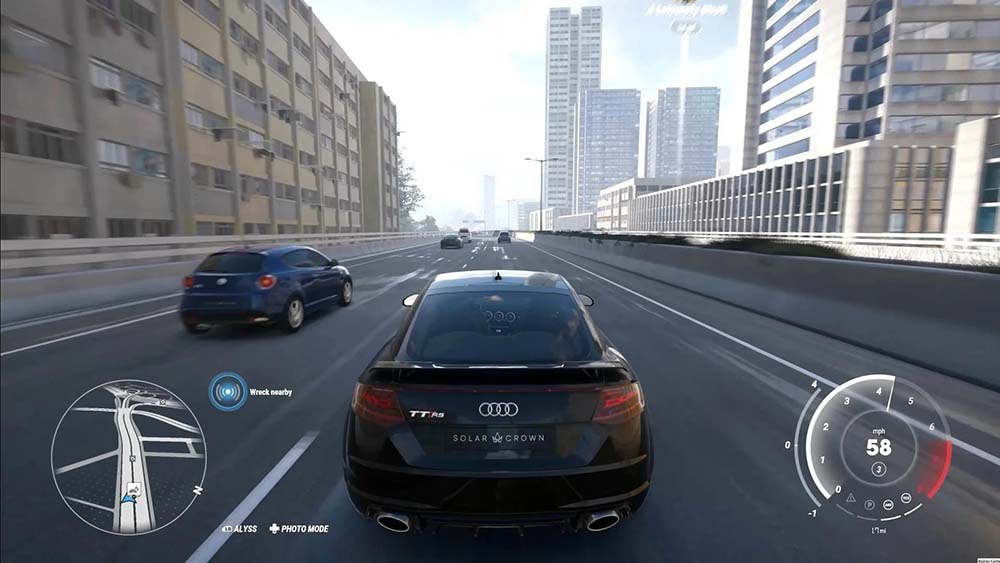1000x563 pixels.
Task: Click the traction control indicator icon
Action: tap(905, 496)
